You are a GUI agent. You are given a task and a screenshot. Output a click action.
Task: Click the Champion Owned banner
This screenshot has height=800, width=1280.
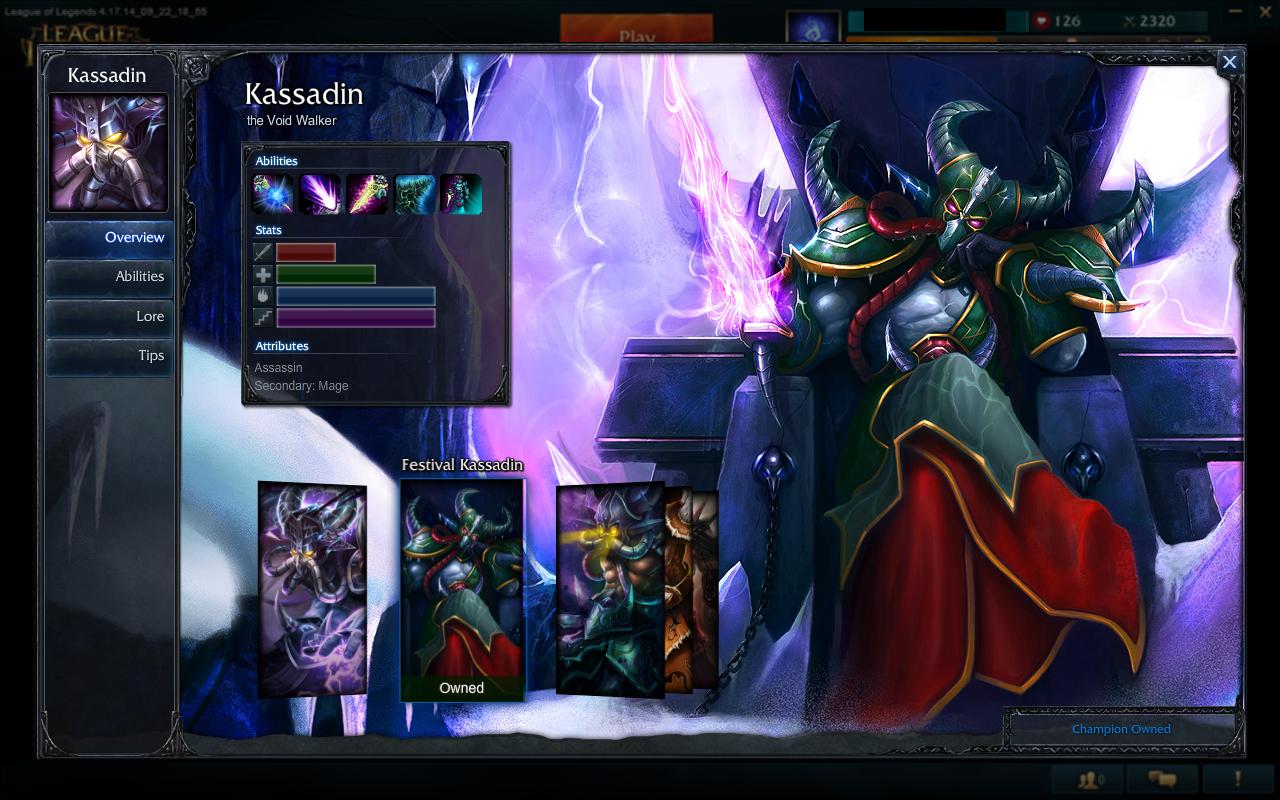[x=1120, y=729]
